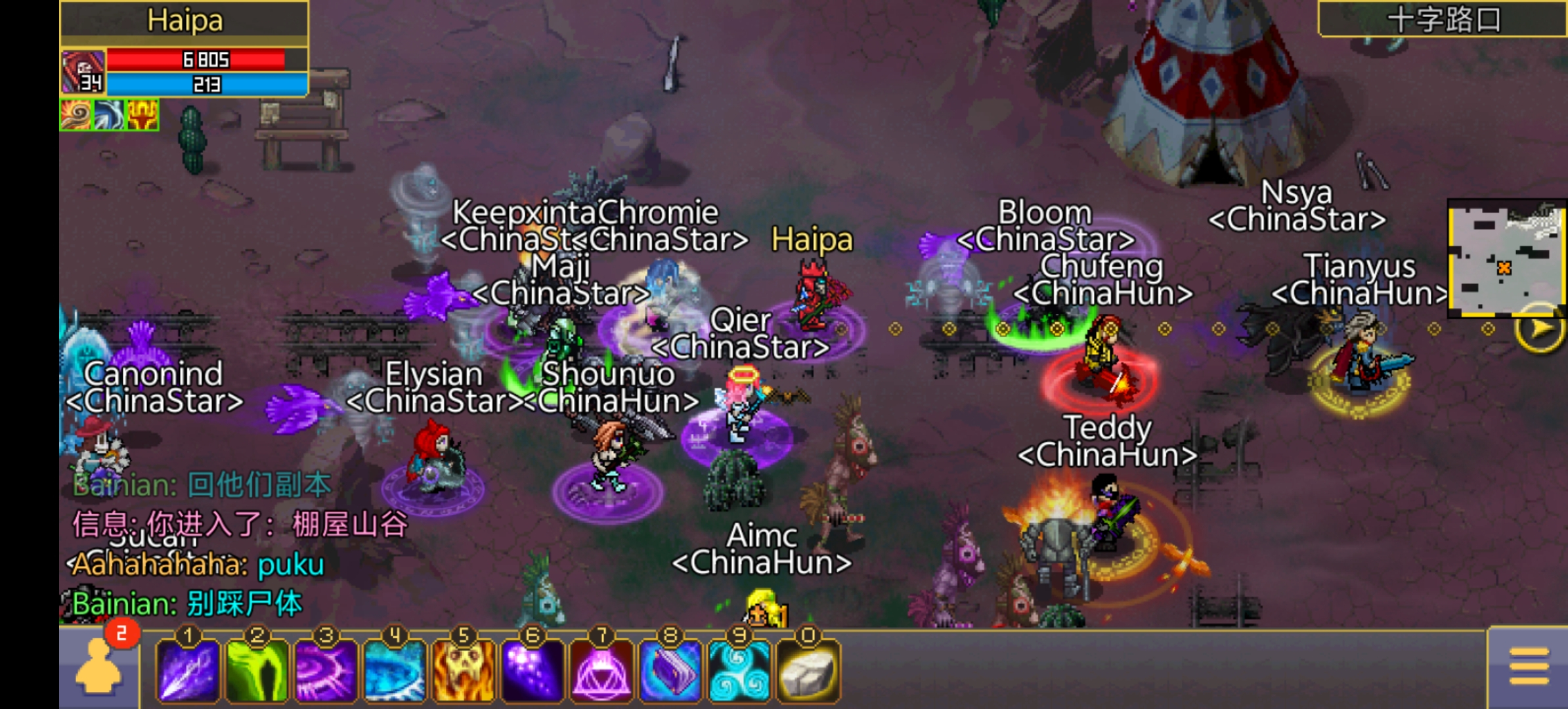
Task: Use the purple crystal item in slot 8
Action: (670, 671)
